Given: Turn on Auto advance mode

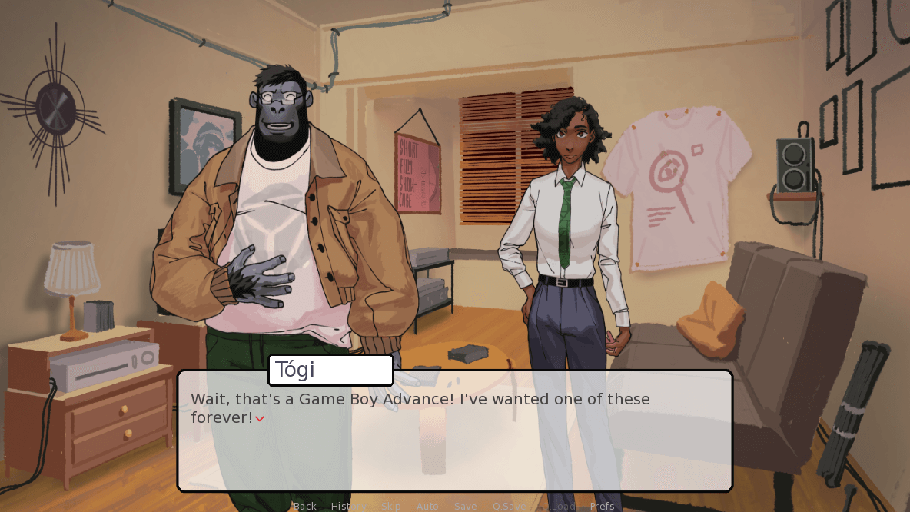Looking at the screenshot, I should coord(427,506).
